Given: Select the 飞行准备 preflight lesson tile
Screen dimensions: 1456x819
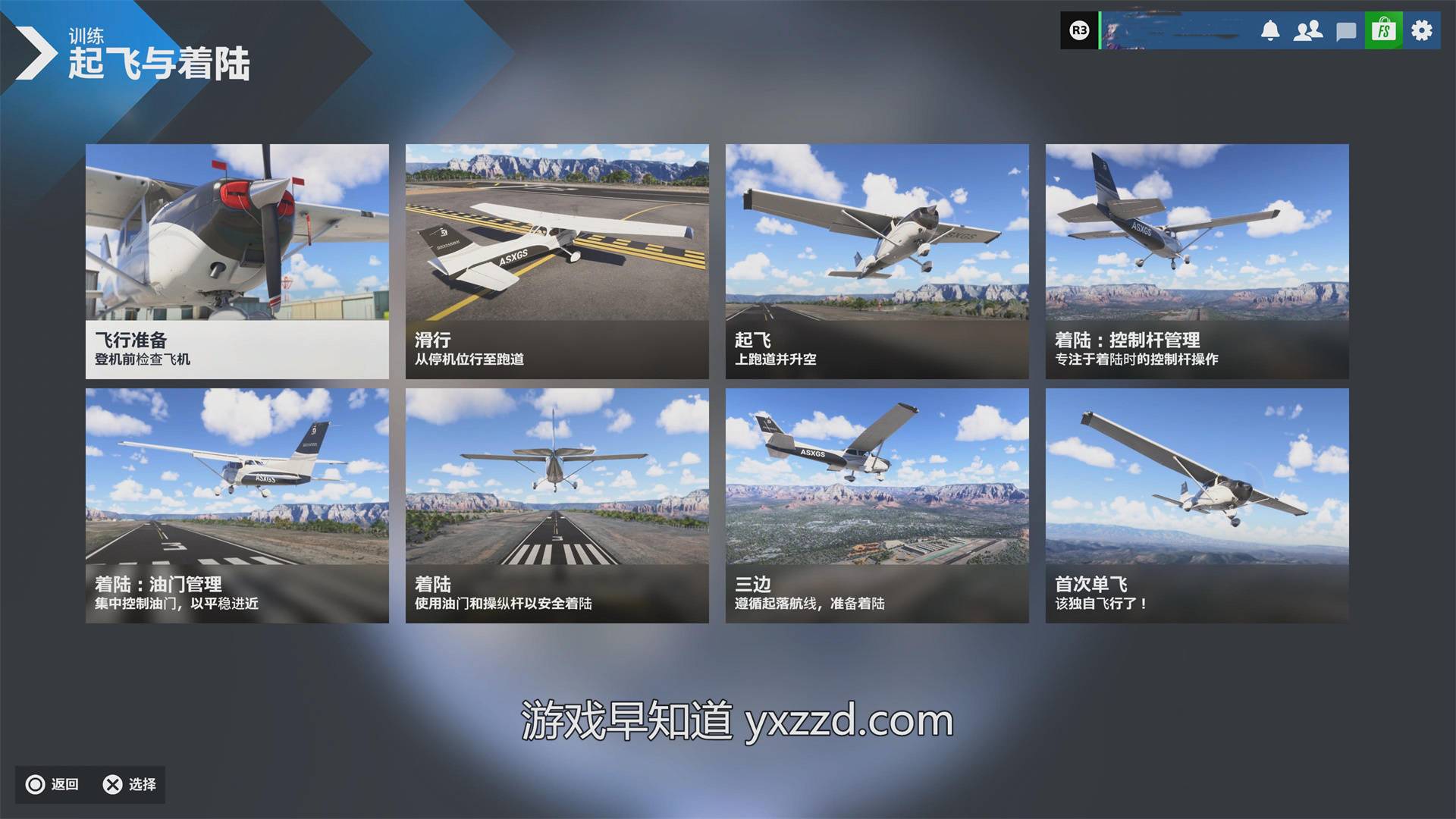Looking at the screenshot, I should (237, 261).
